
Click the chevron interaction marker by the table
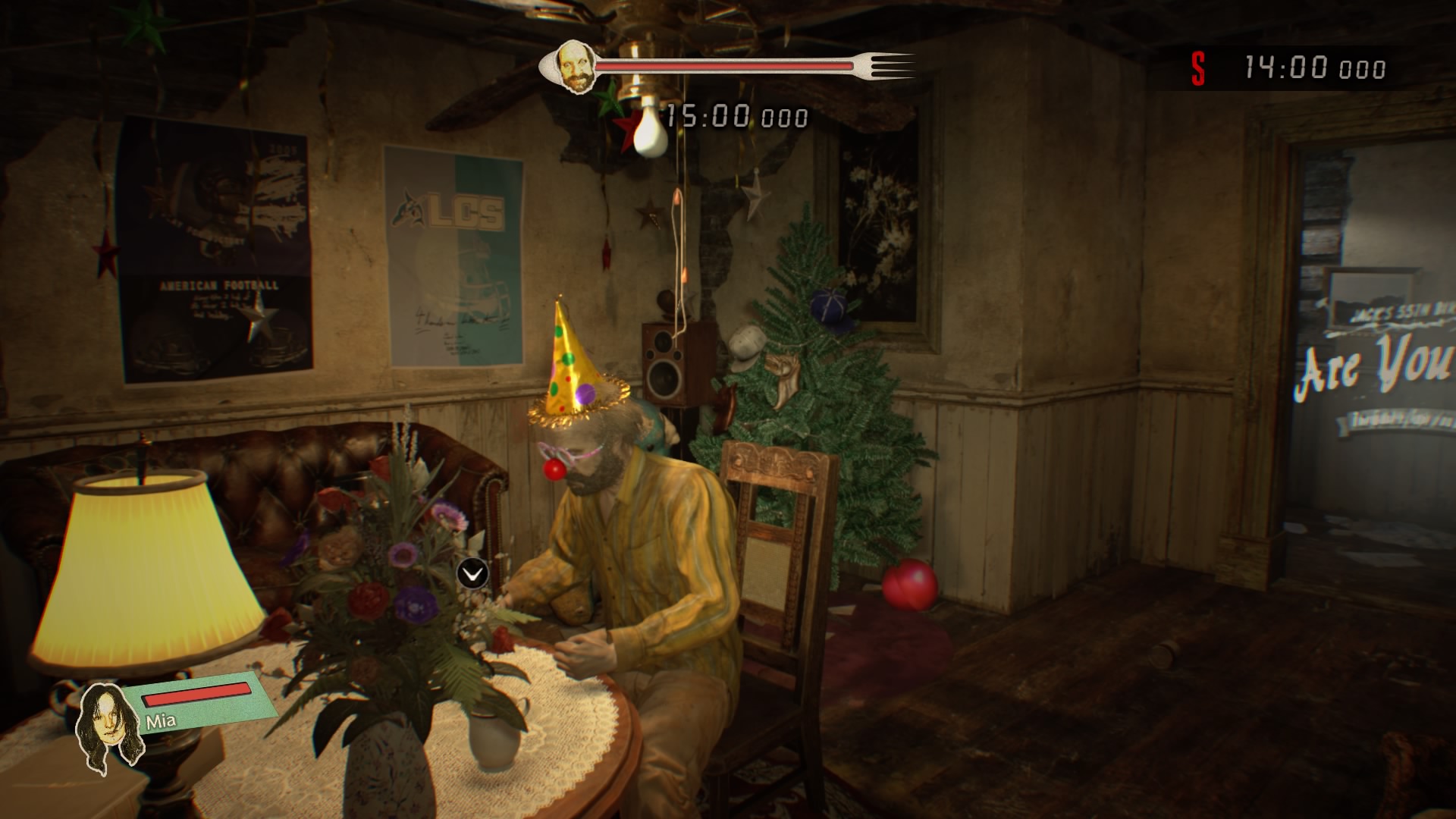coord(472,574)
